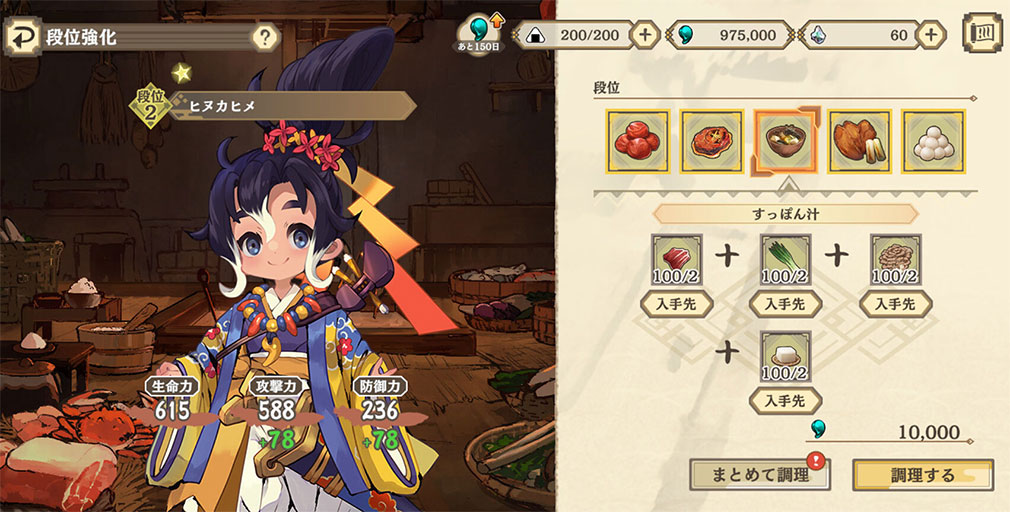
Task: Click the まとめて調理 batch cook button
Action: tap(759, 475)
